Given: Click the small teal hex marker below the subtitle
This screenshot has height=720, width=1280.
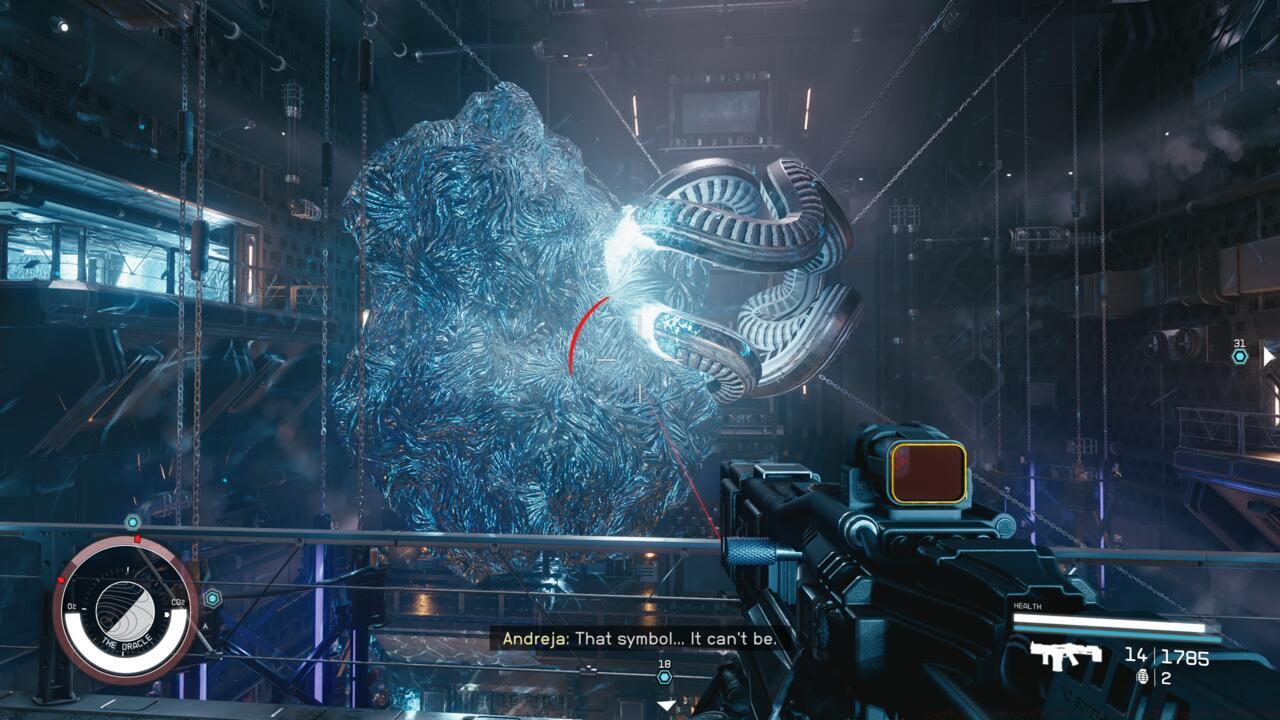Looking at the screenshot, I should pyautogui.click(x=664, y=677).
